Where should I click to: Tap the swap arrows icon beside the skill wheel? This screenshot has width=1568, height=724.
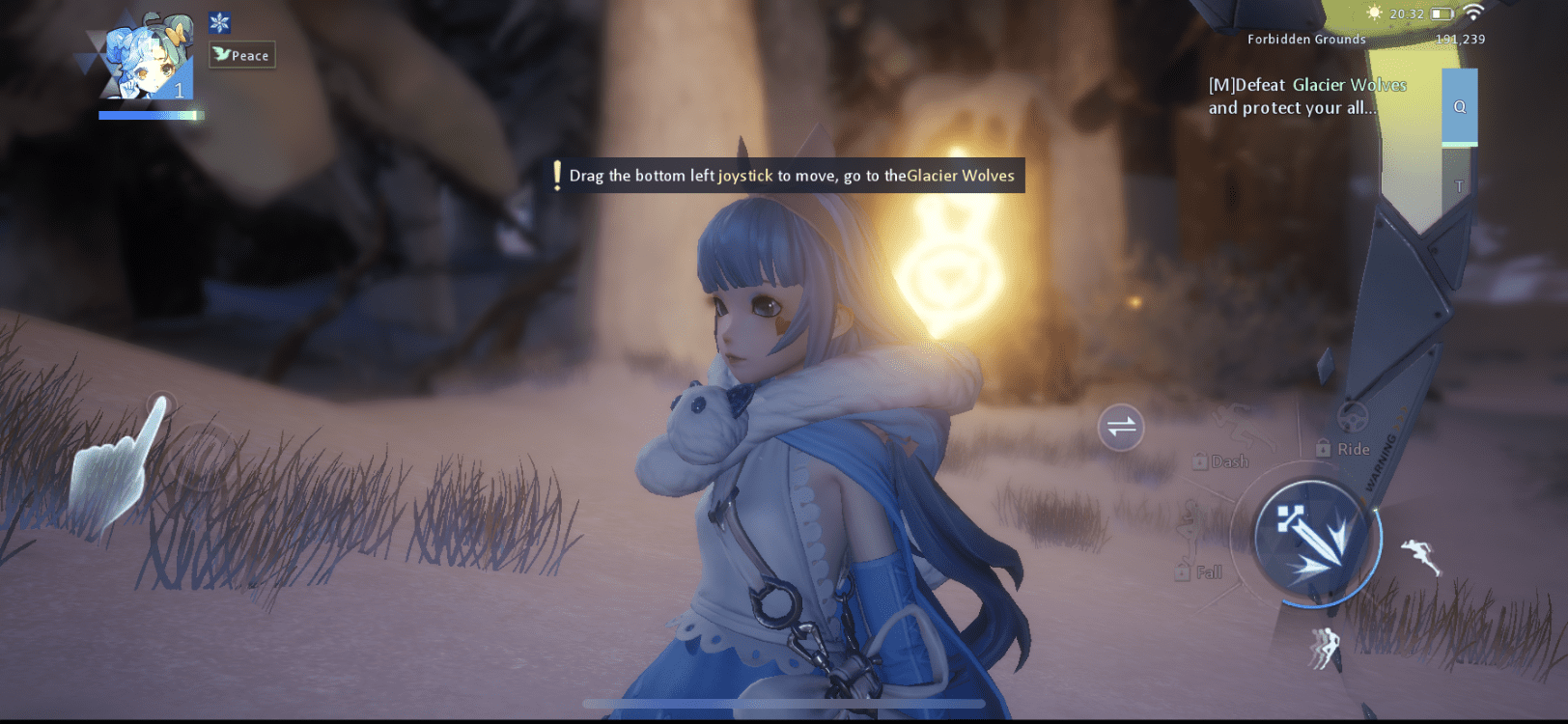[x=1120, y=427]
